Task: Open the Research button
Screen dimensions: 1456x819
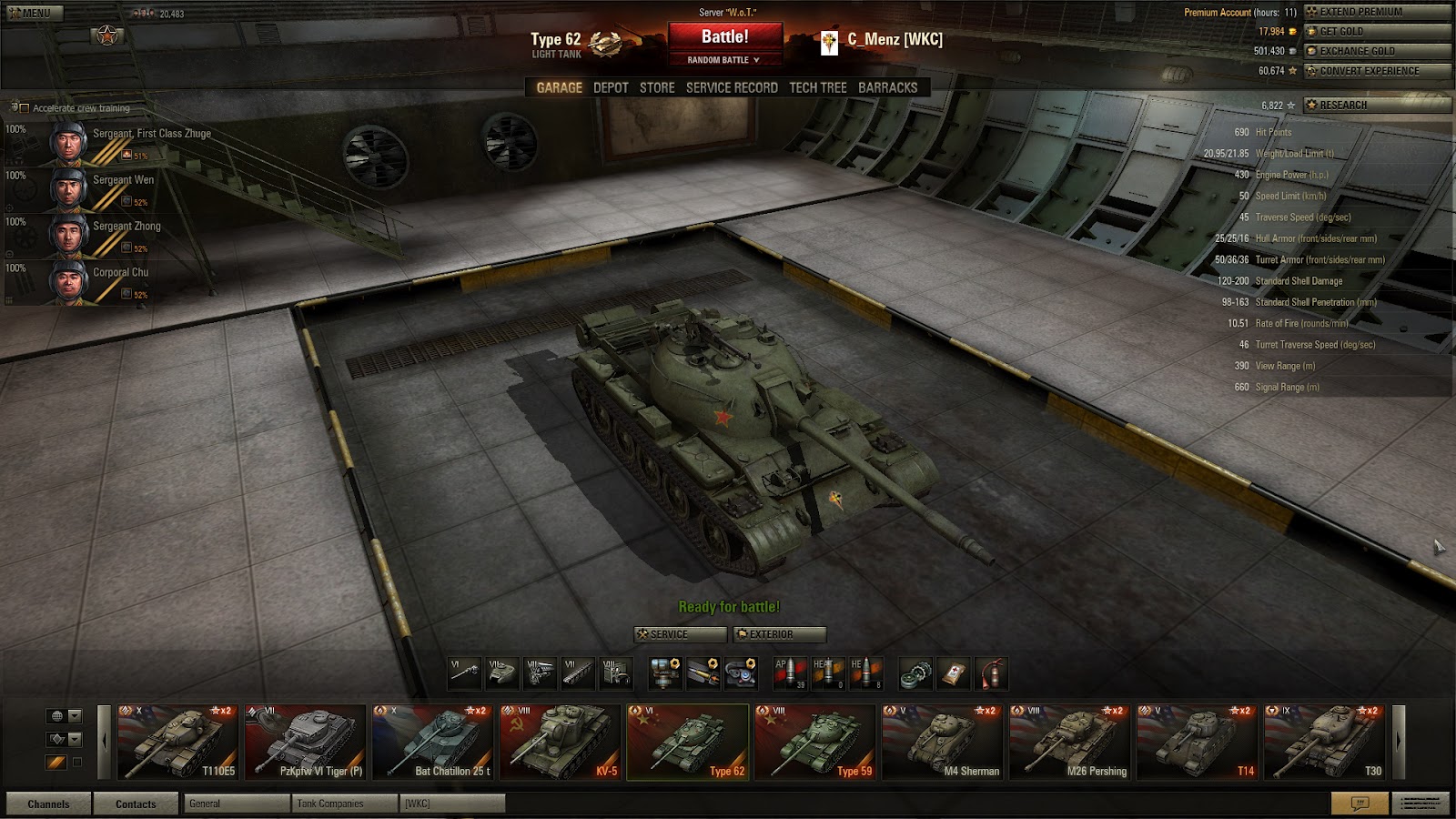Action: tap(1377, 105)
